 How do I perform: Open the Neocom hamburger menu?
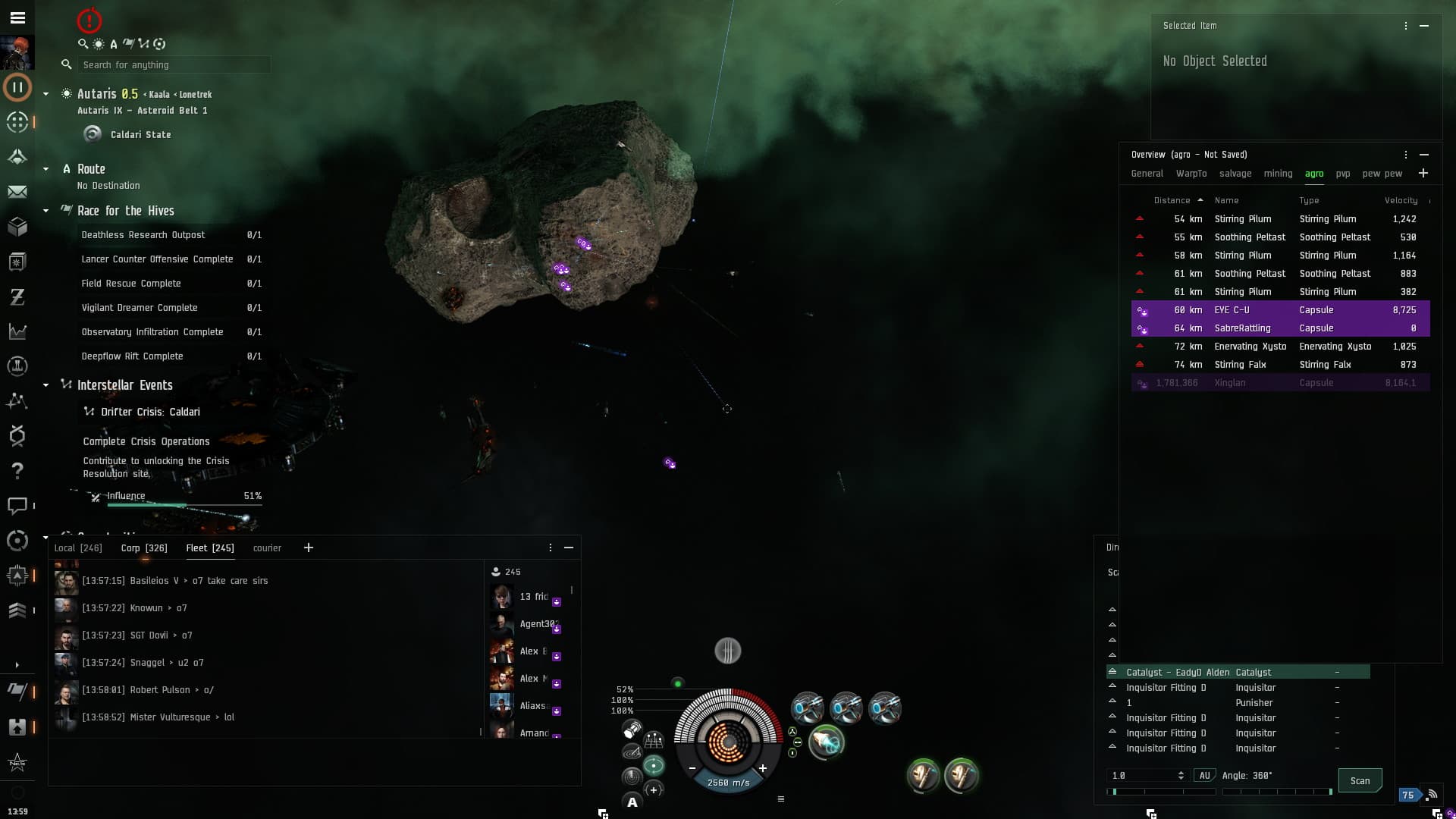[x=17, y=17]
